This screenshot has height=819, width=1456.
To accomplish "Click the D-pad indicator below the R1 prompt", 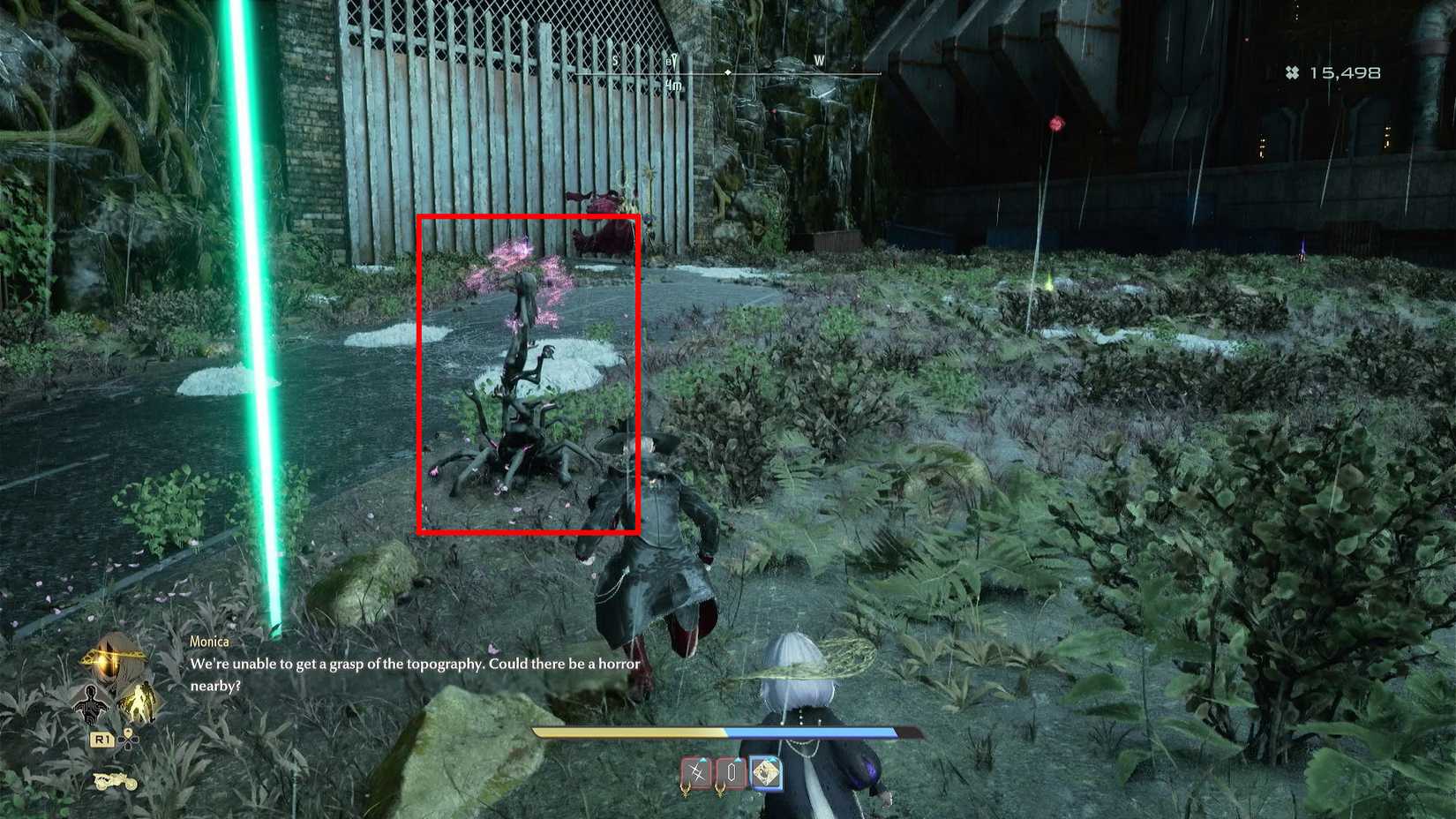I will pyautogui.click(x=128, y=740).
